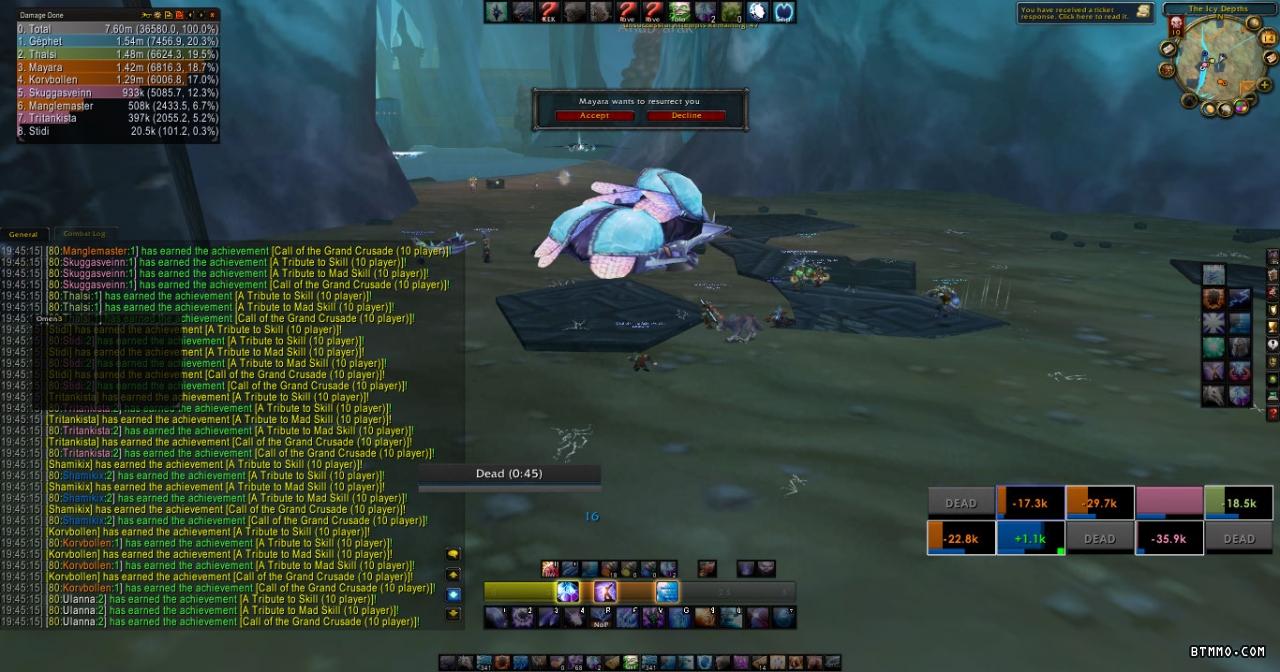Switch to the Combat Log chat tab

[84, 234]
